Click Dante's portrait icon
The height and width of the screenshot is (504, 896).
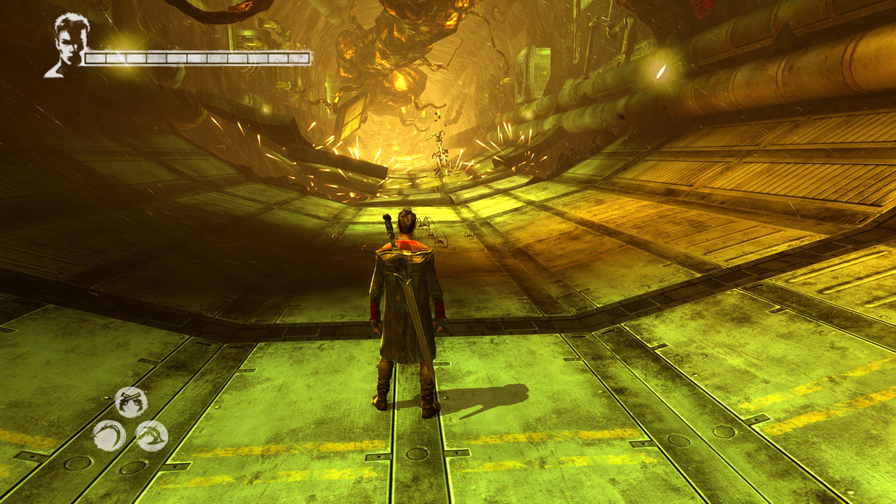click(x=66, y=44)
